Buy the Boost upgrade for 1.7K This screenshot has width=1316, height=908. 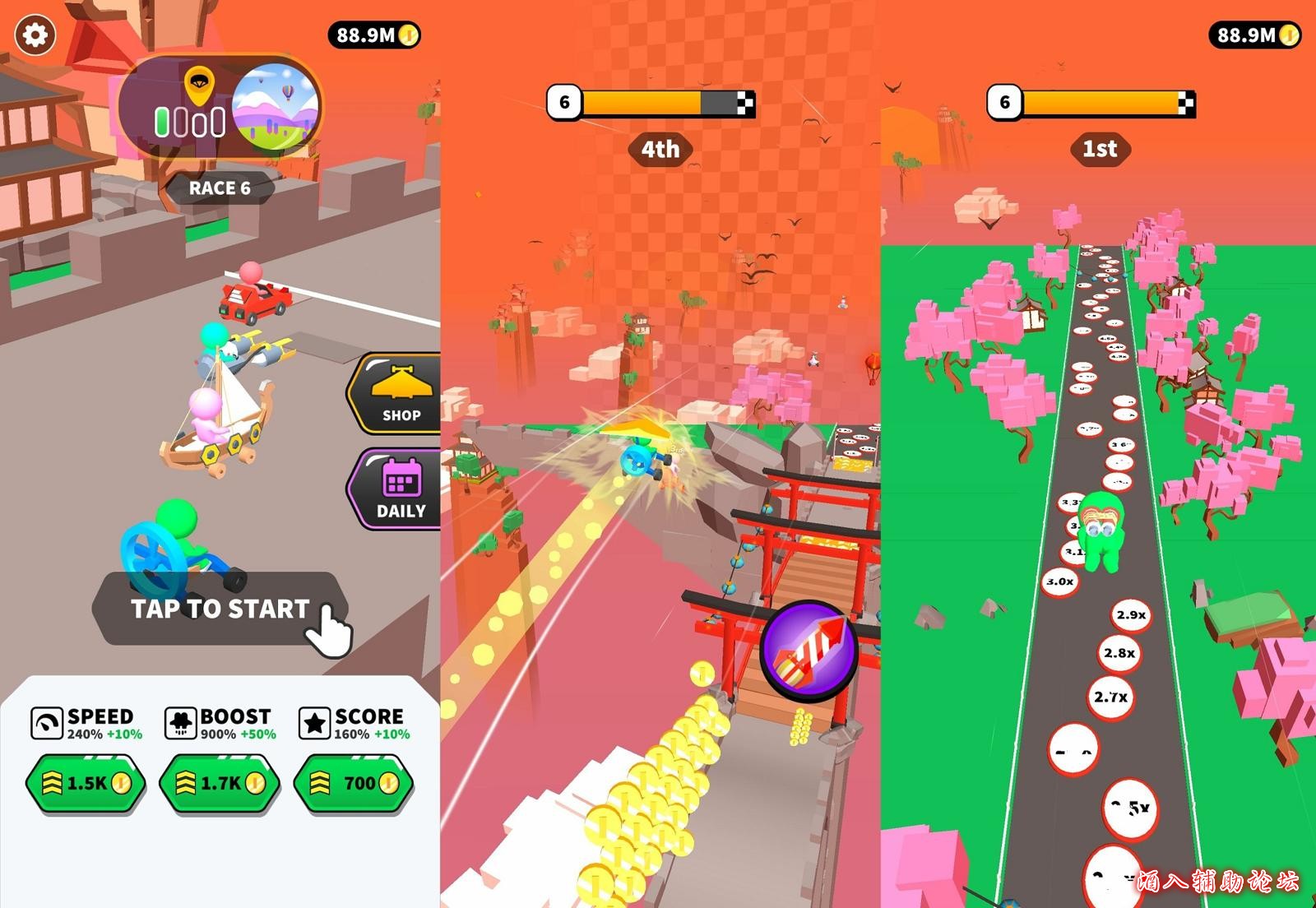(220, 783)
